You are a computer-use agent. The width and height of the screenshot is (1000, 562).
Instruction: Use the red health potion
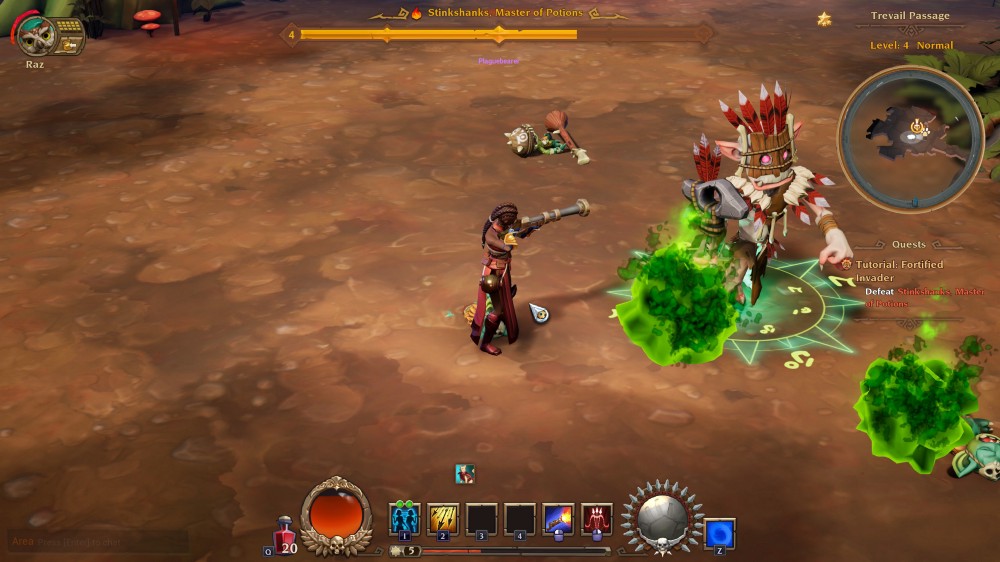point(285,532)
